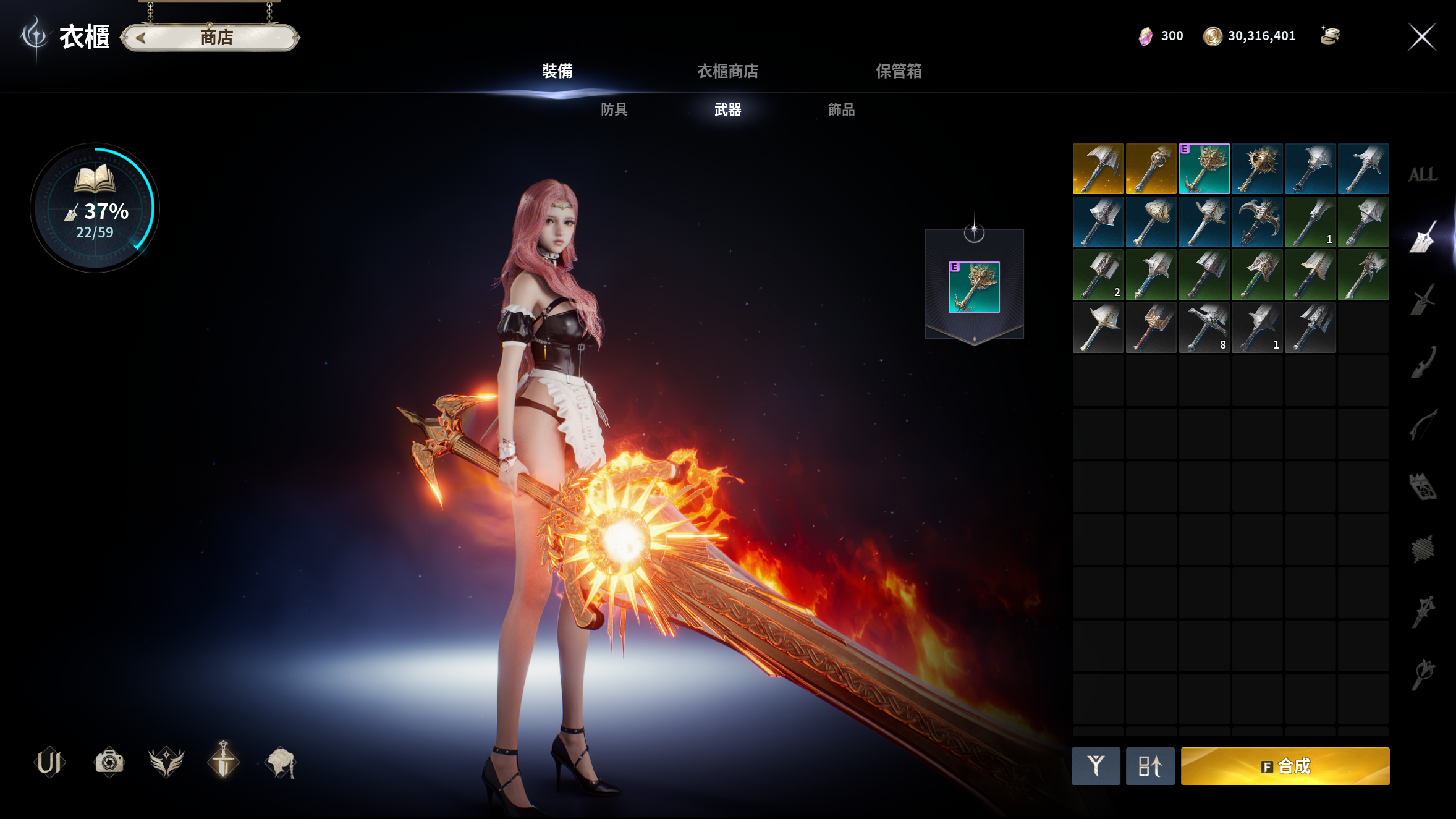Open the Y-shaped filter button

pos(1096,766)
